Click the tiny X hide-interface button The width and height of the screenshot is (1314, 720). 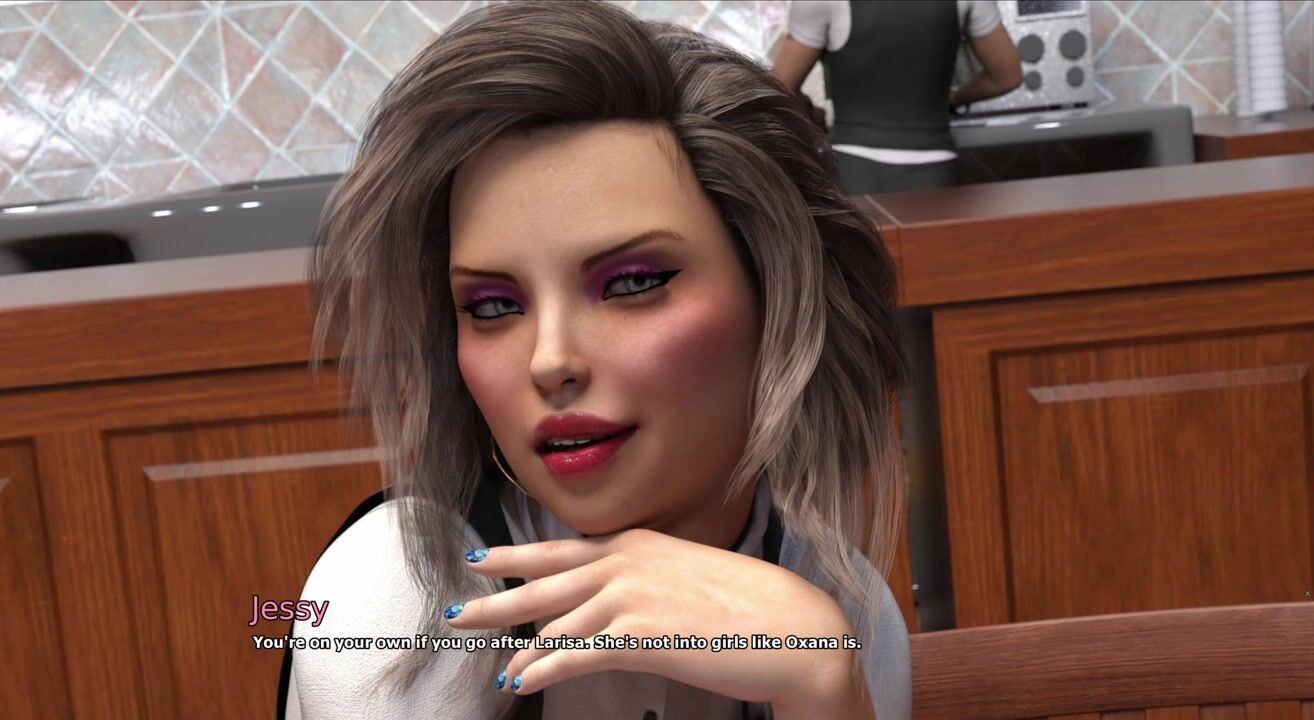point(1307,594)
